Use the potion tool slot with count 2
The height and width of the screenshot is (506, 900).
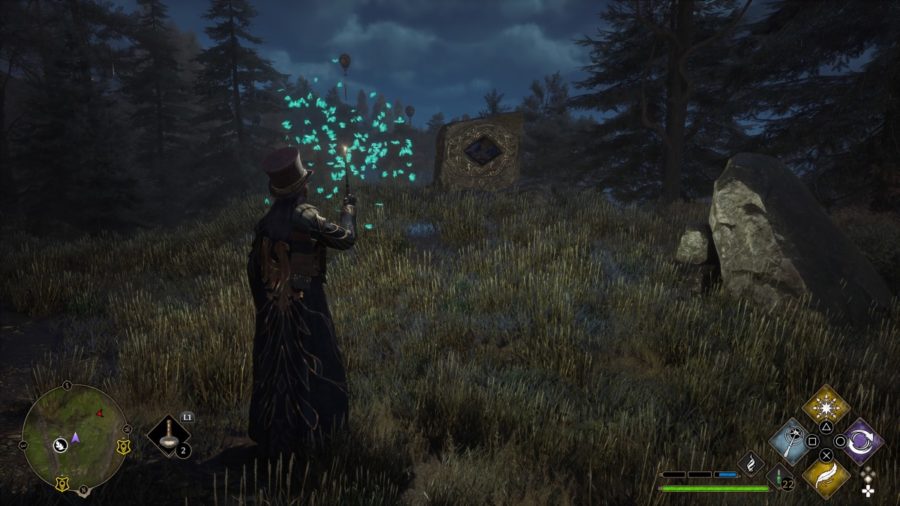tap(170, 436)
